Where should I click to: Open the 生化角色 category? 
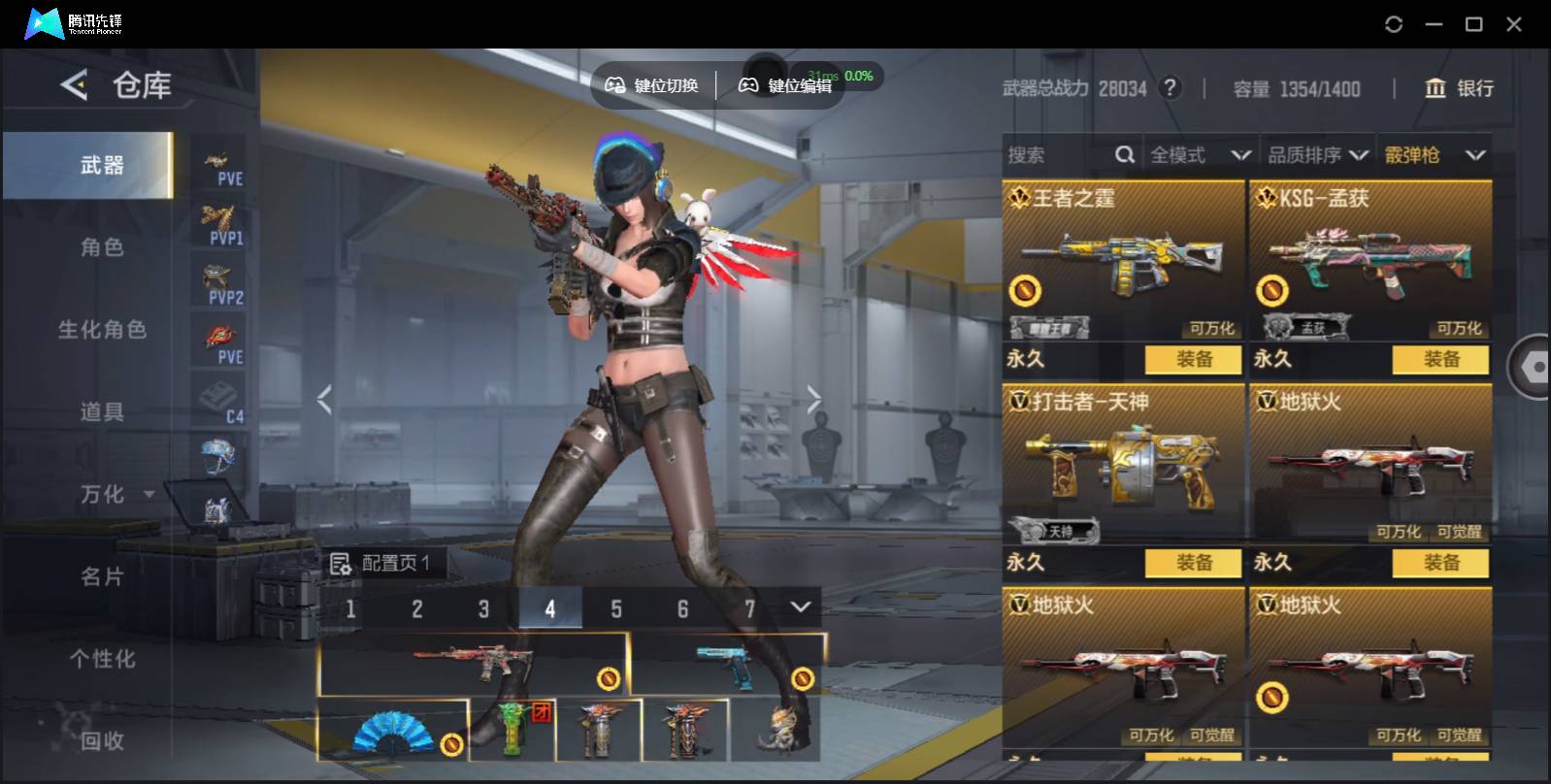point(102,330)
